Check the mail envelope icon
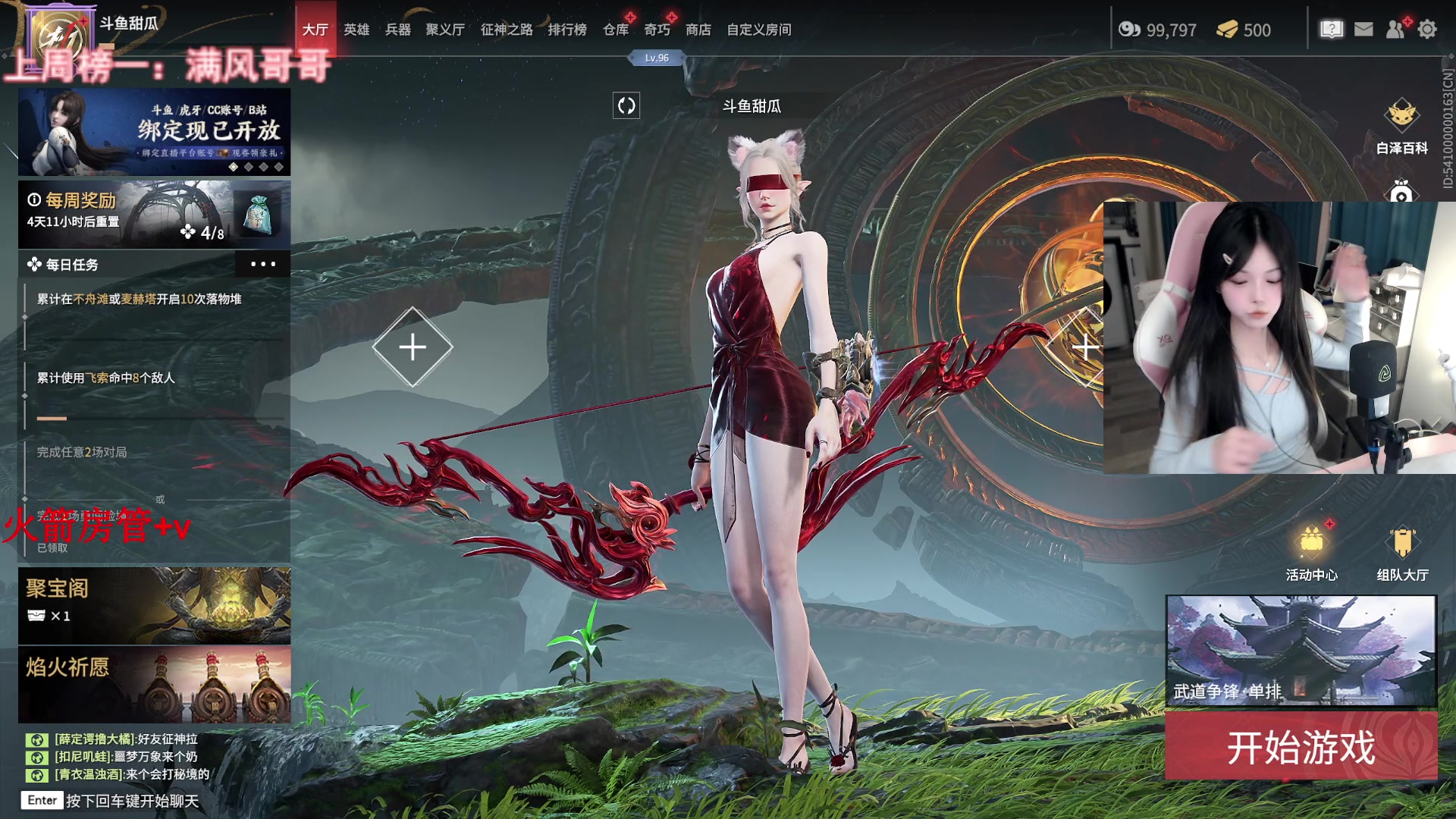1456x819 pixels. (x=1363, y=30)
